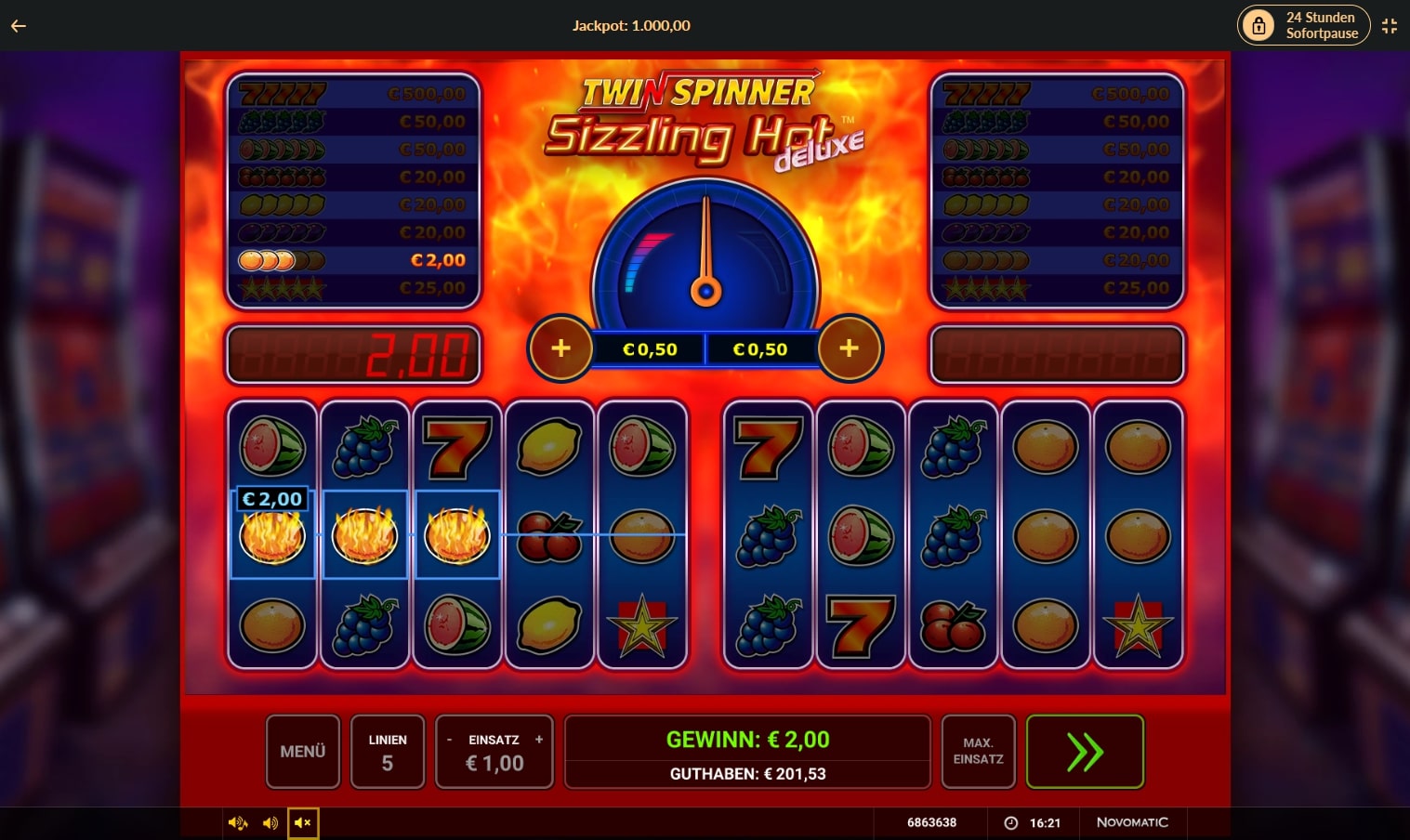This screenshot has height=840, width=1410.
Task: Click the minus to decrease EINSATZ
Action: (x=451, y=739)
